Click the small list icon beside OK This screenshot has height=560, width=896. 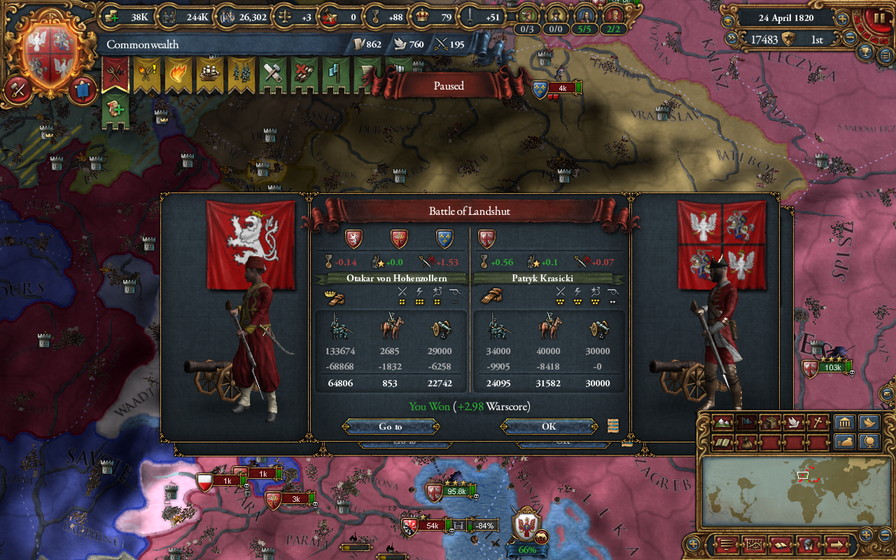tap(612, 426)
